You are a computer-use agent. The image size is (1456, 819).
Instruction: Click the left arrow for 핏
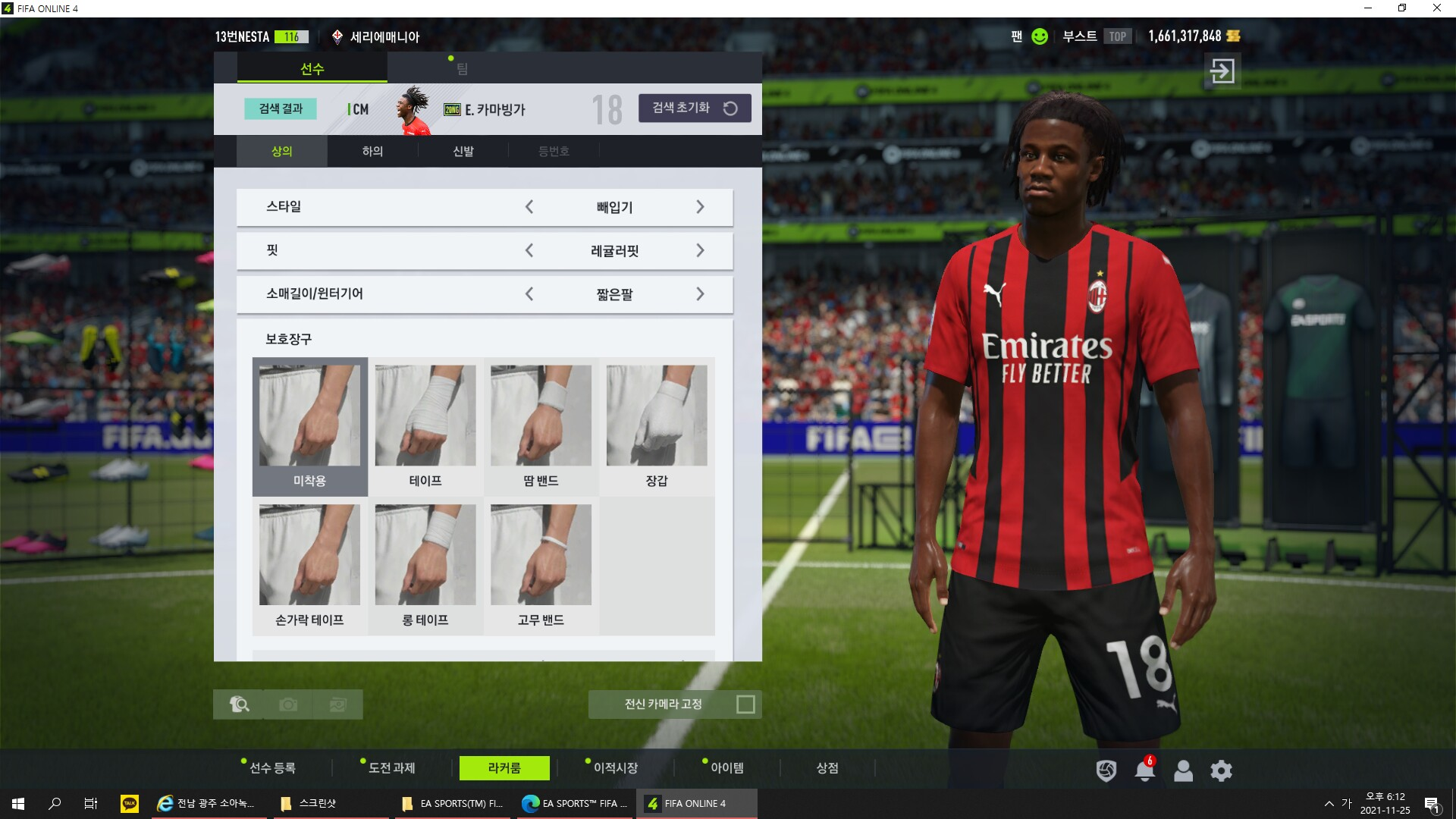click(529, 250)
